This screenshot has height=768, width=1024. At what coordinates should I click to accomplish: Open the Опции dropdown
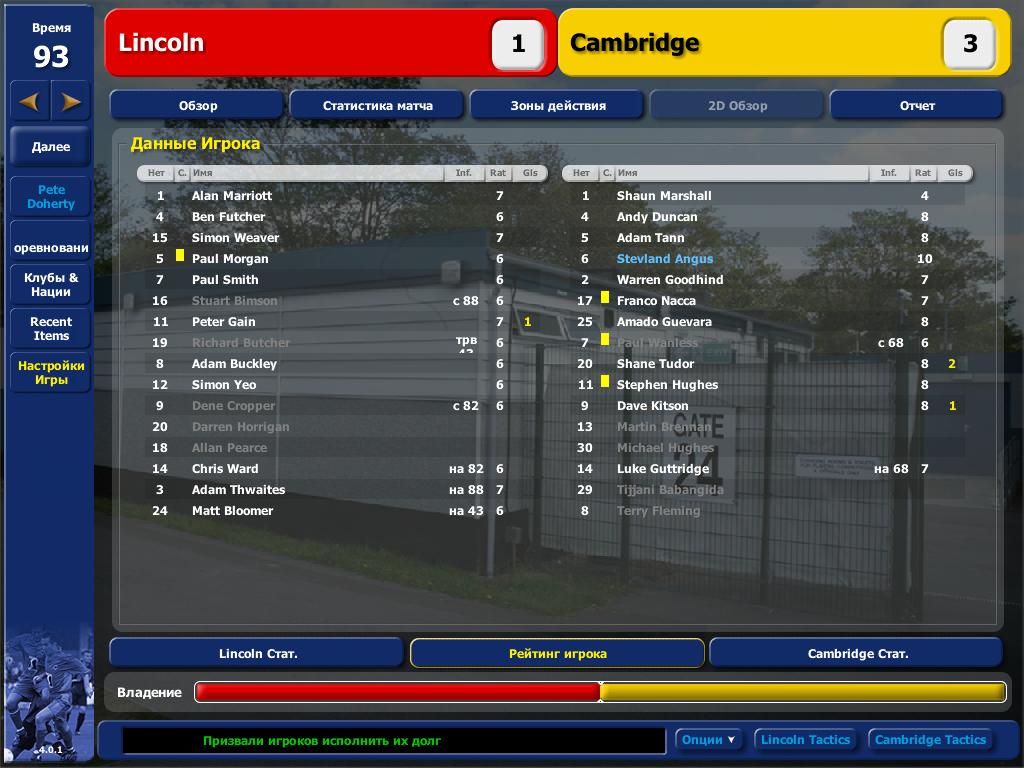point(709,740)
